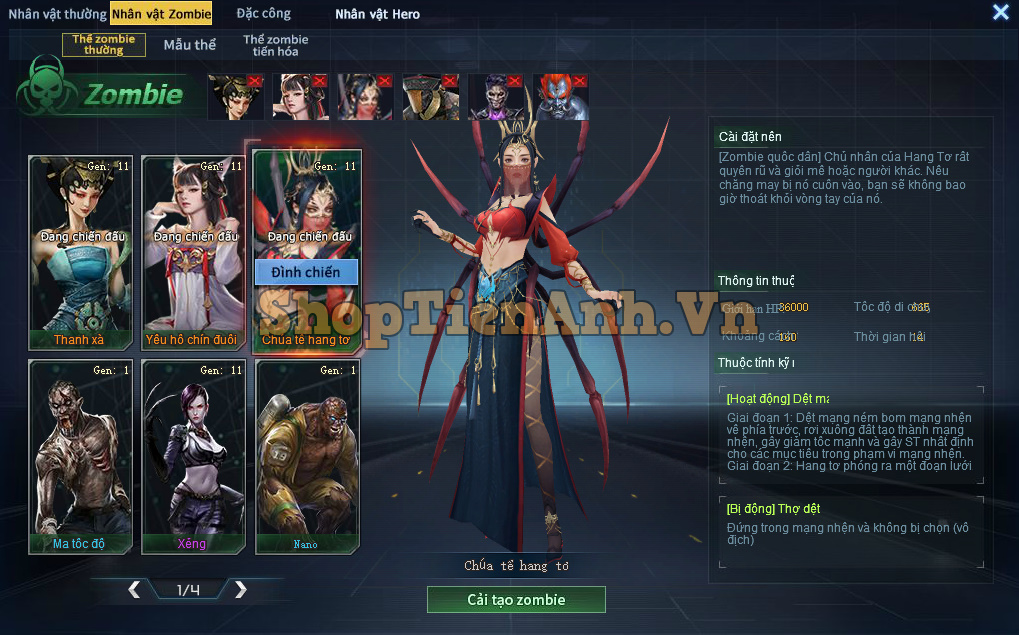
Task: Open the Nhân vật Zombie tab
Action: (161, 14)
